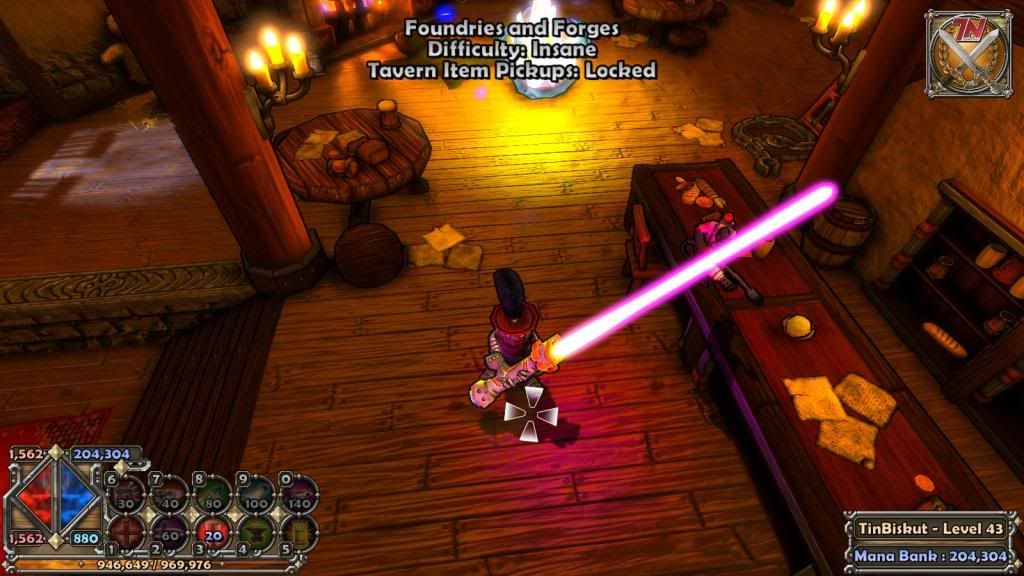Image resolution: width=1024 pixels, height=576 pixels.
Task: Click the TinBiskut Level 43 player panel
Action: tap(932, 528)
